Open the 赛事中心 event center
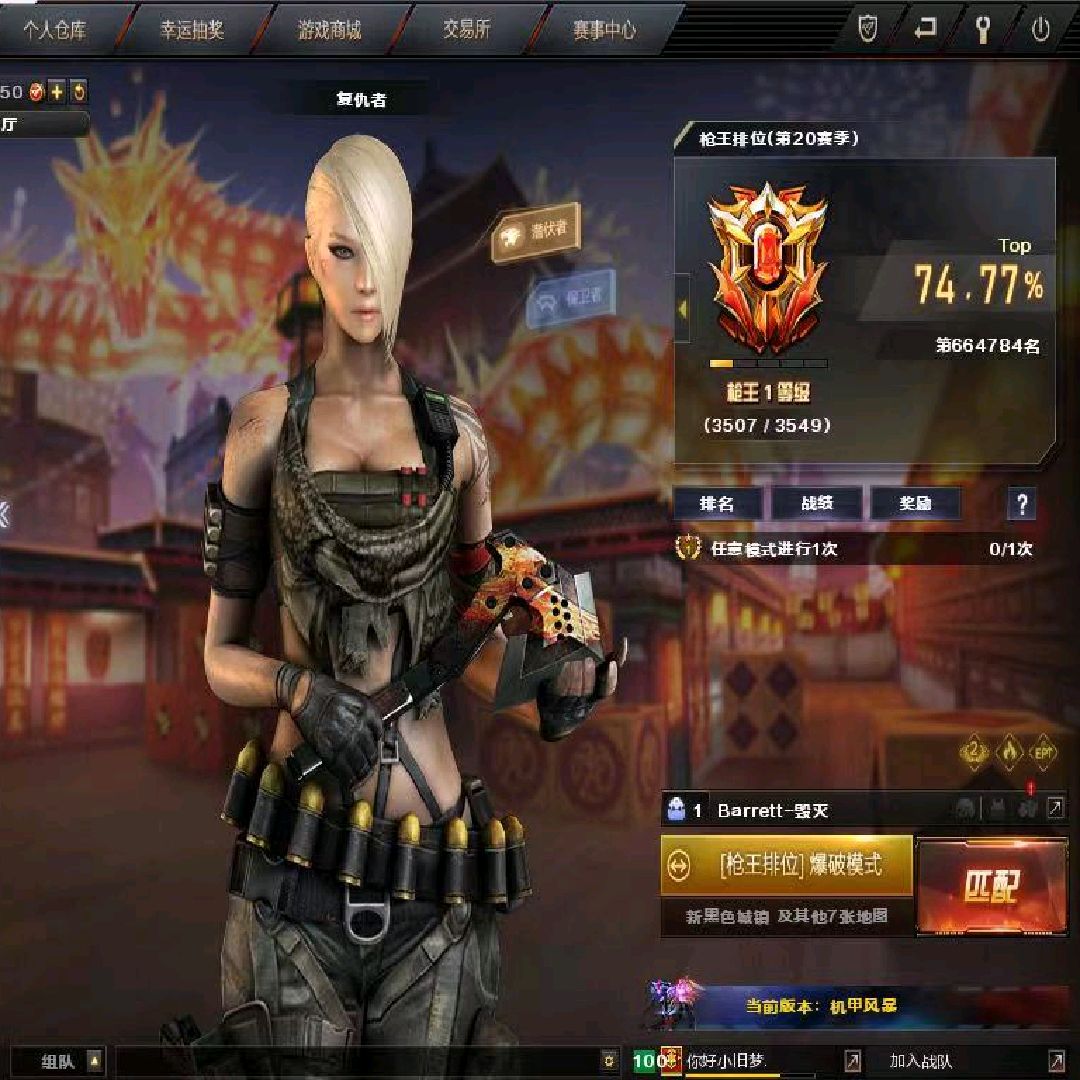Screen dimensions: 1080x1080 (x=603, y=29)
